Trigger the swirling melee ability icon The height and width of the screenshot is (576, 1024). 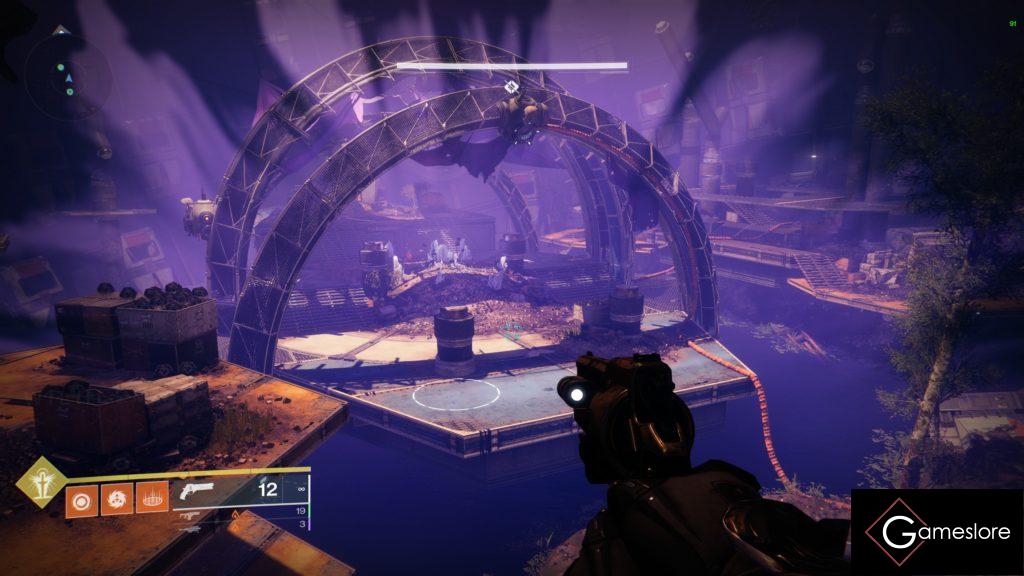coord(115,499)
